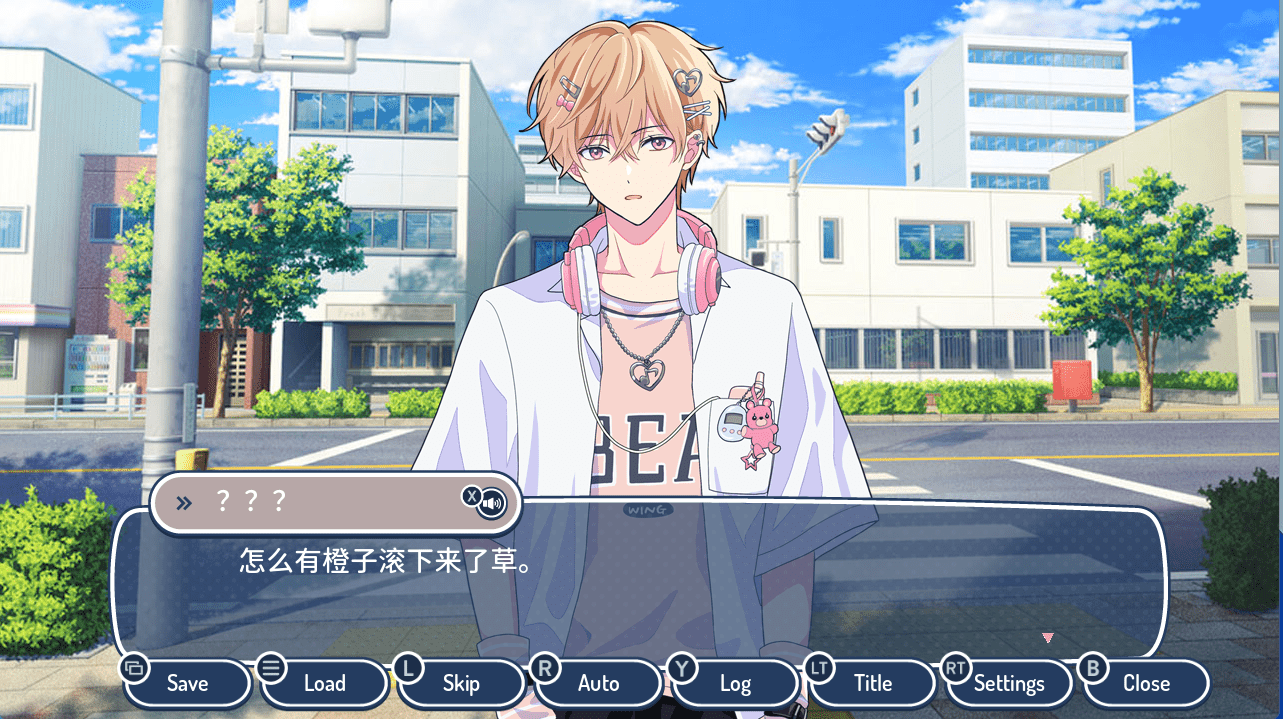Return to the Title screen

pyautogui.click(x=872, y=684)
